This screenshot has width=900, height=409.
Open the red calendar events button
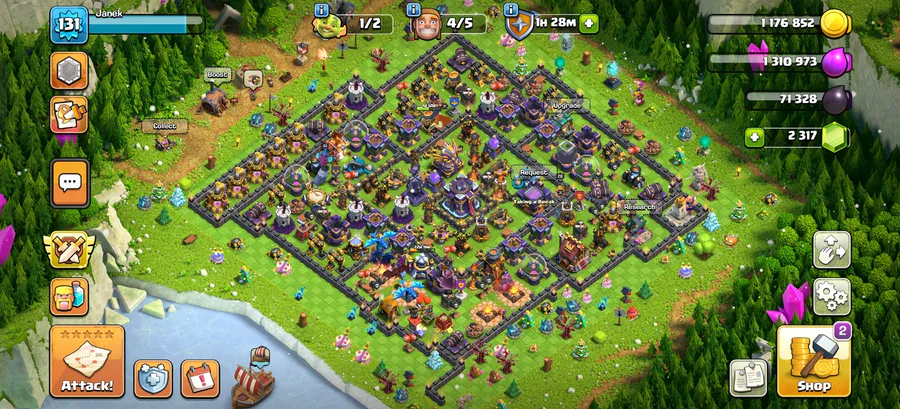[x=200, y=378]
